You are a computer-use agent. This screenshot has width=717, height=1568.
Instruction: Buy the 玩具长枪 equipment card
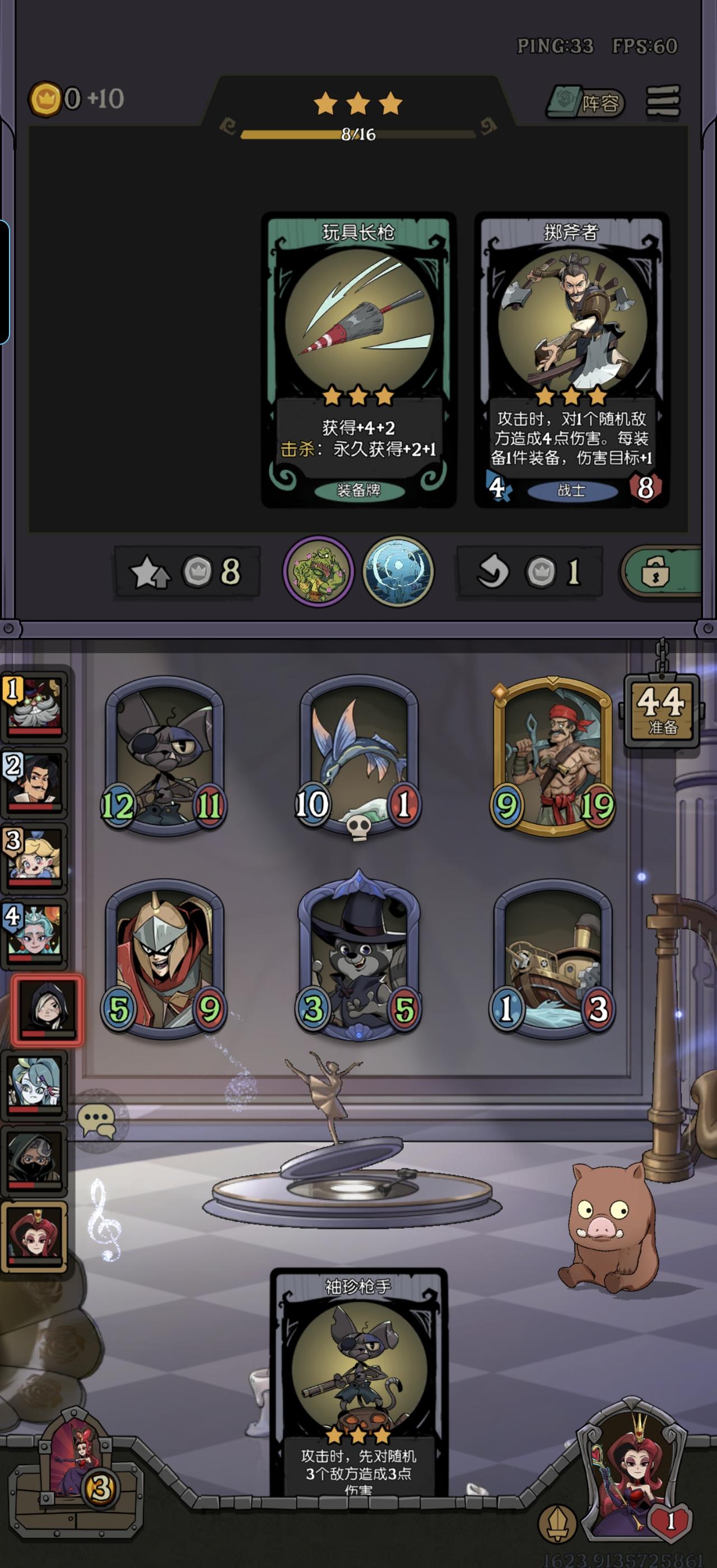pos(358,359)
